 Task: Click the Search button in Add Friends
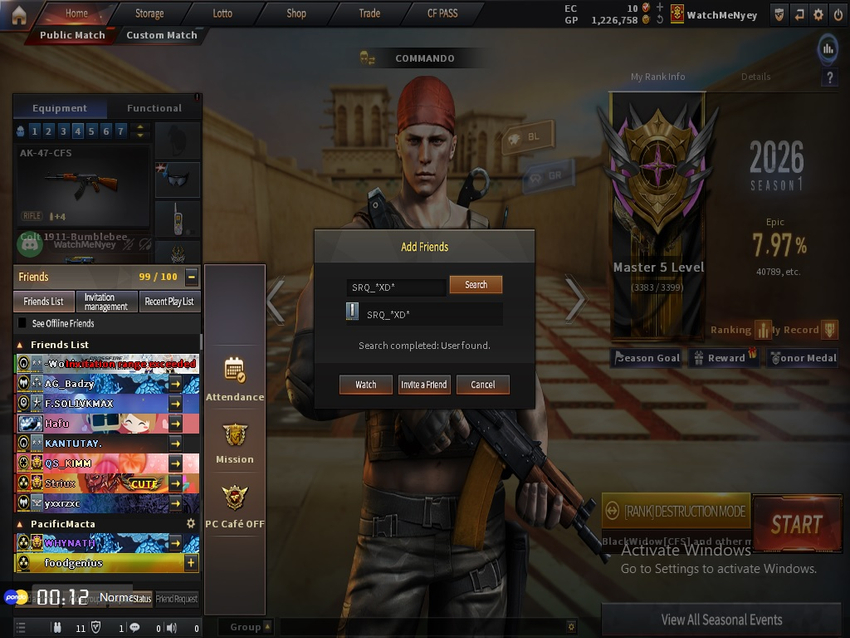[x=475, y=285]
